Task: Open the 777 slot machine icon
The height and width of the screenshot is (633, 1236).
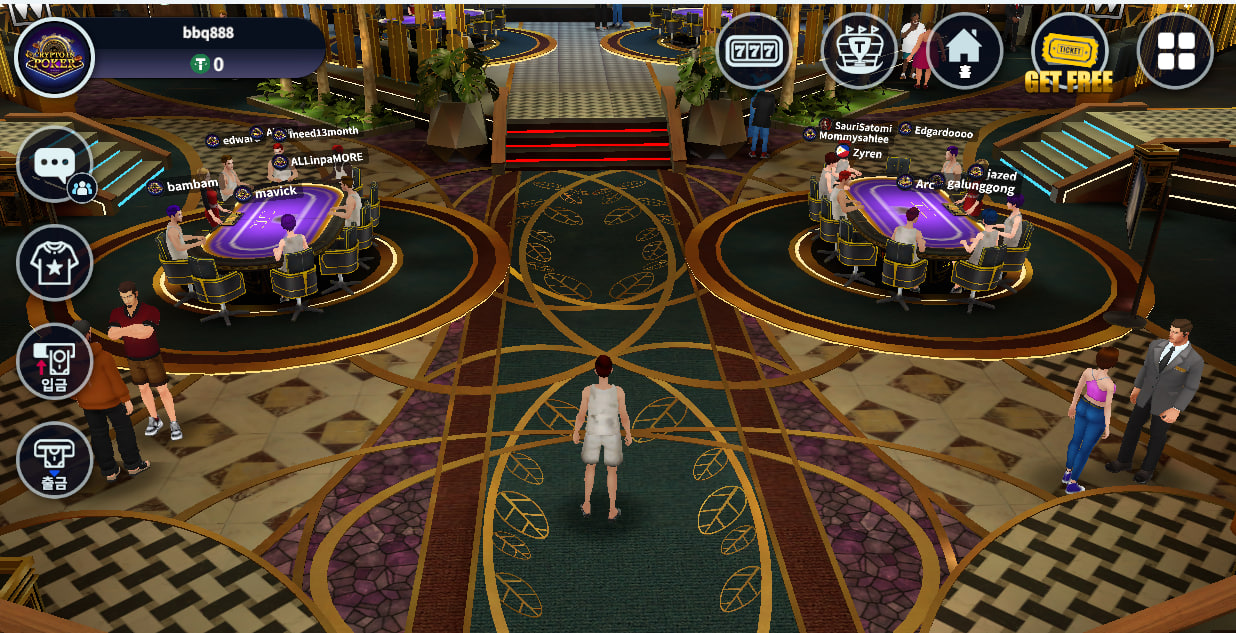Action: (x=754, y=50)
